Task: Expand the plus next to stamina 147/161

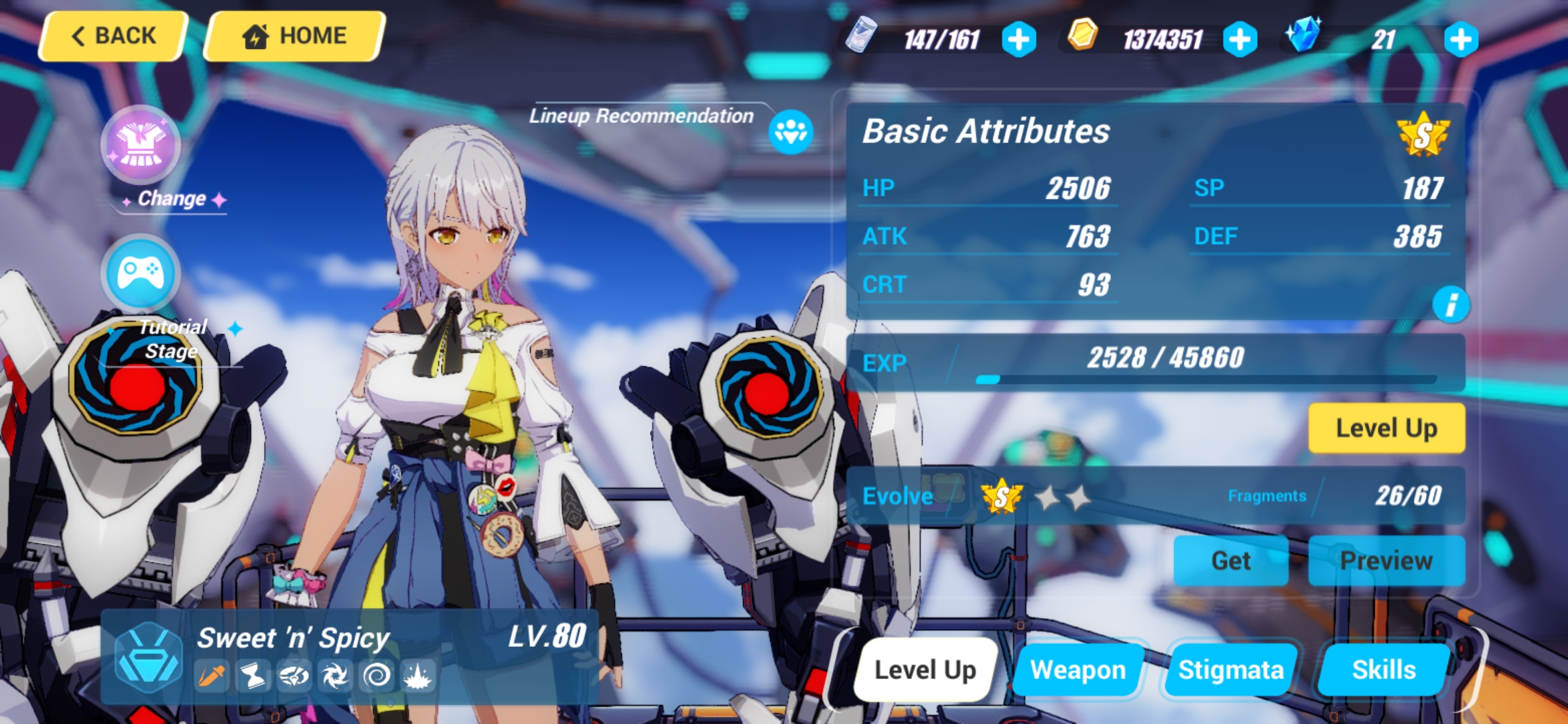Action: (x=1019, y=39)
